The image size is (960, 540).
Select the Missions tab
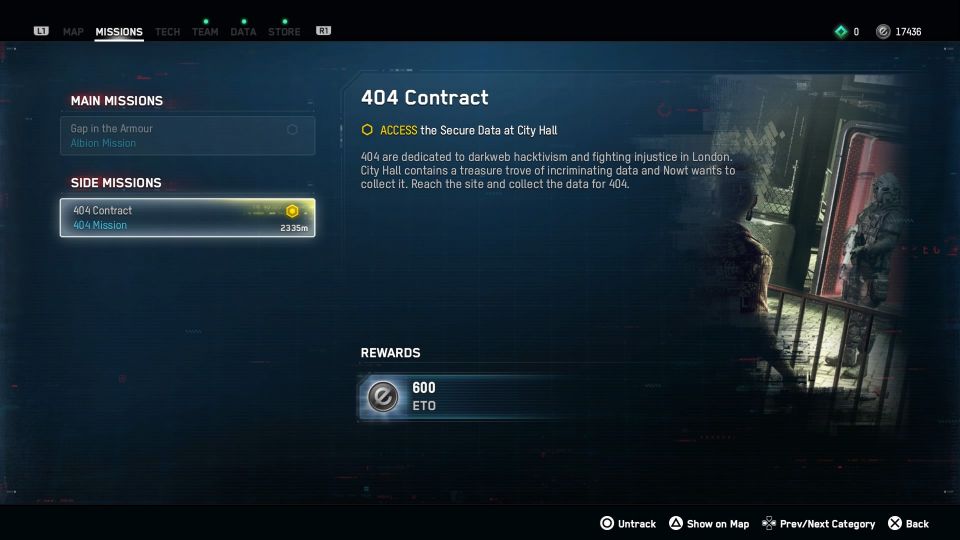coord(119,32)
